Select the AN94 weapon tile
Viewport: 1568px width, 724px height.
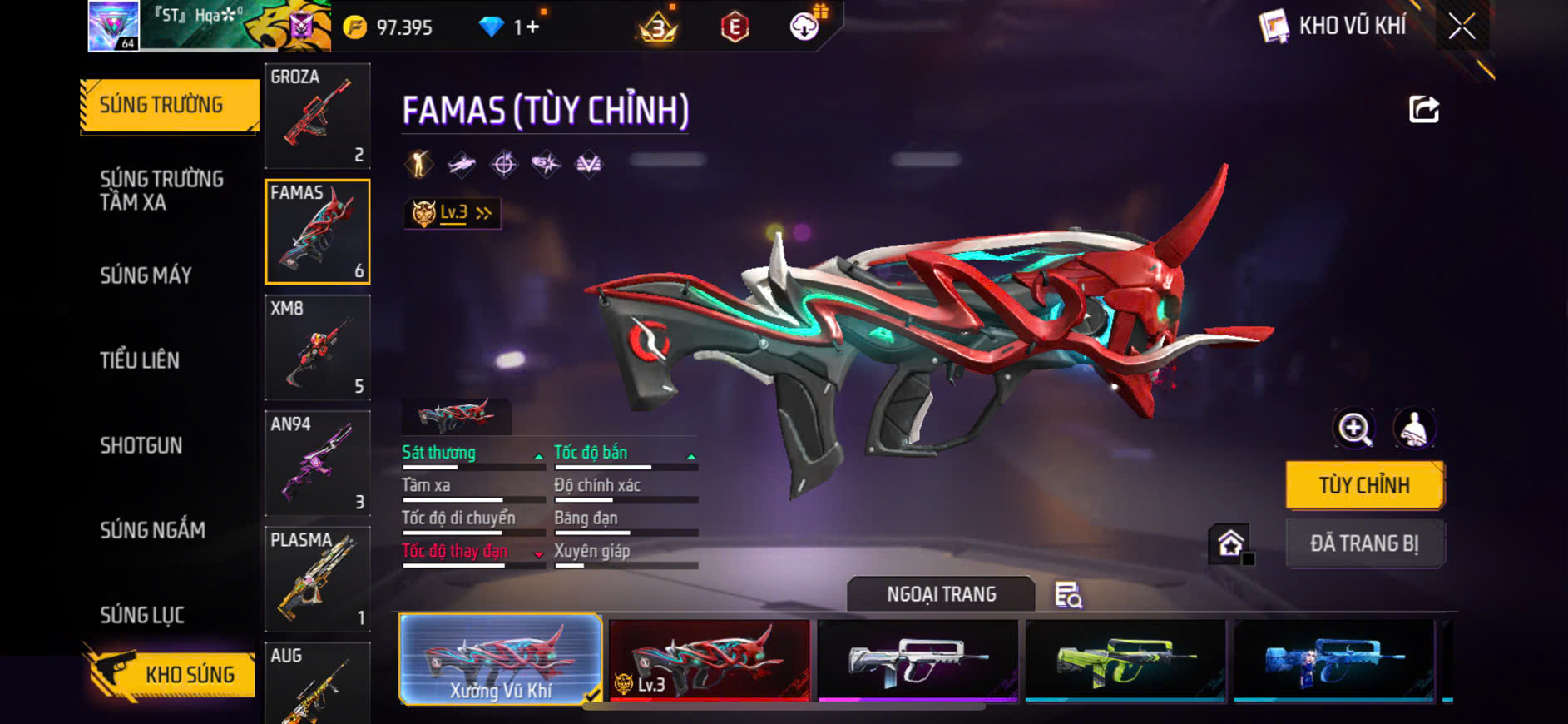[x=317, y=463]
